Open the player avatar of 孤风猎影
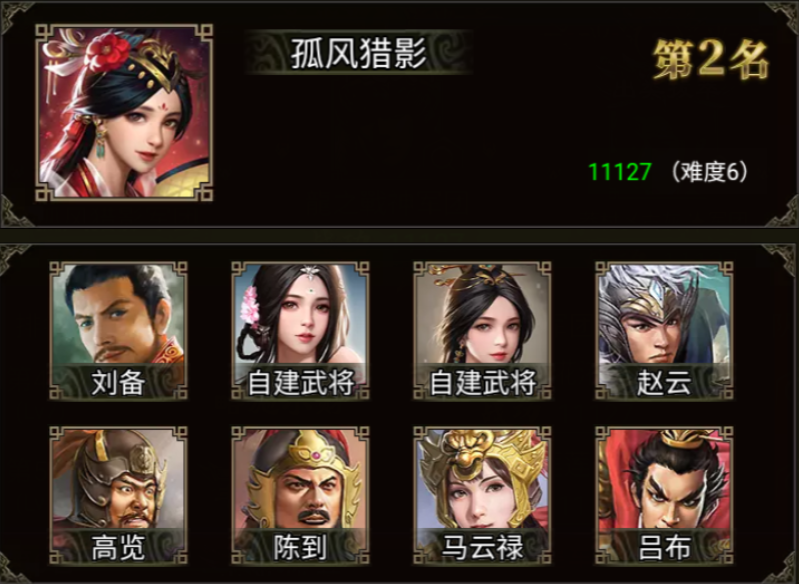799x584 pixels. click(125, 112)
